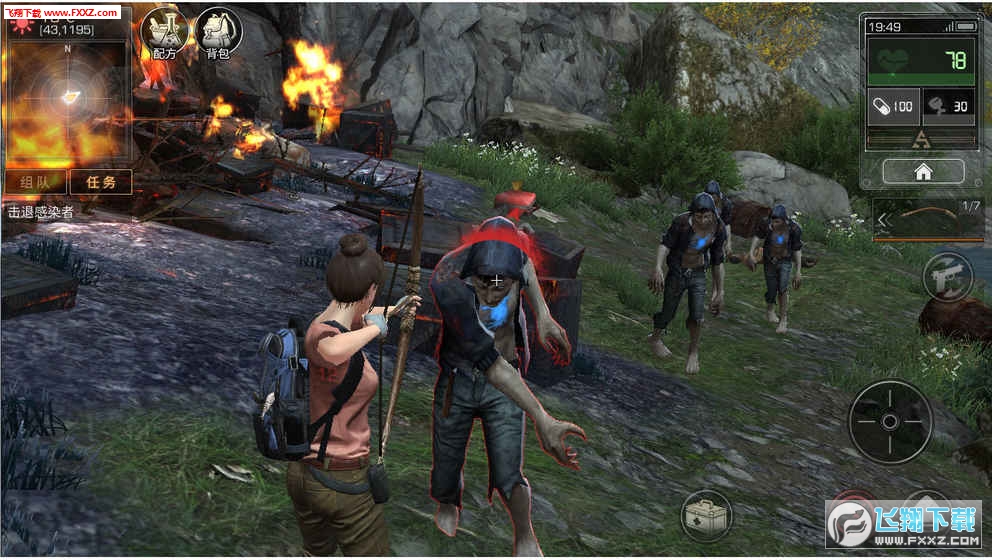Image resolution: width=992 pixels, height=560 pixels.
Task: Use the first aid medkit
Action: [x=706, y=516]
